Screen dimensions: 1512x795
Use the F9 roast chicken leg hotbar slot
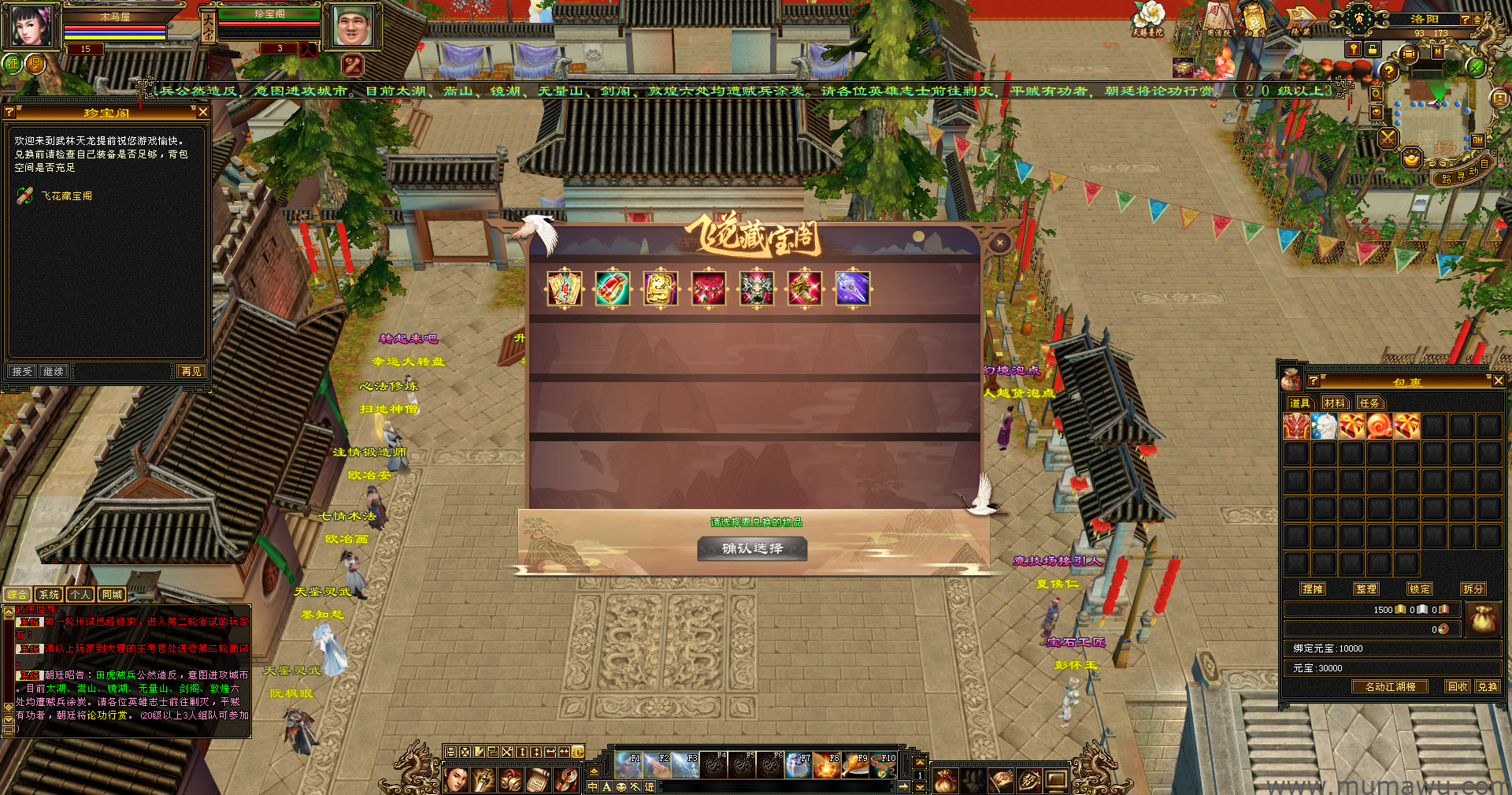(x=857, y=764)
